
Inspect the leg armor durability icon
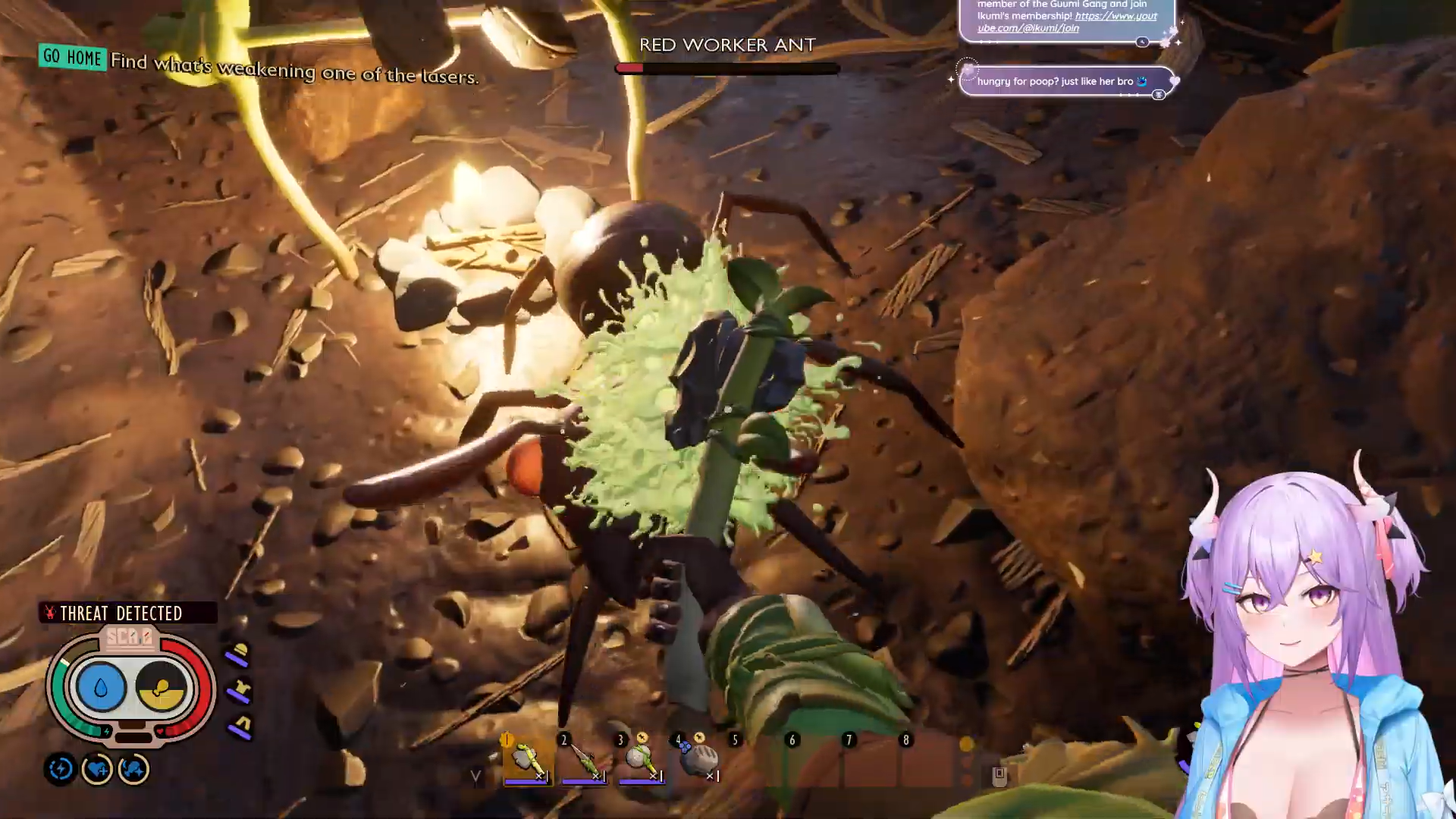(x=241, y=726)
